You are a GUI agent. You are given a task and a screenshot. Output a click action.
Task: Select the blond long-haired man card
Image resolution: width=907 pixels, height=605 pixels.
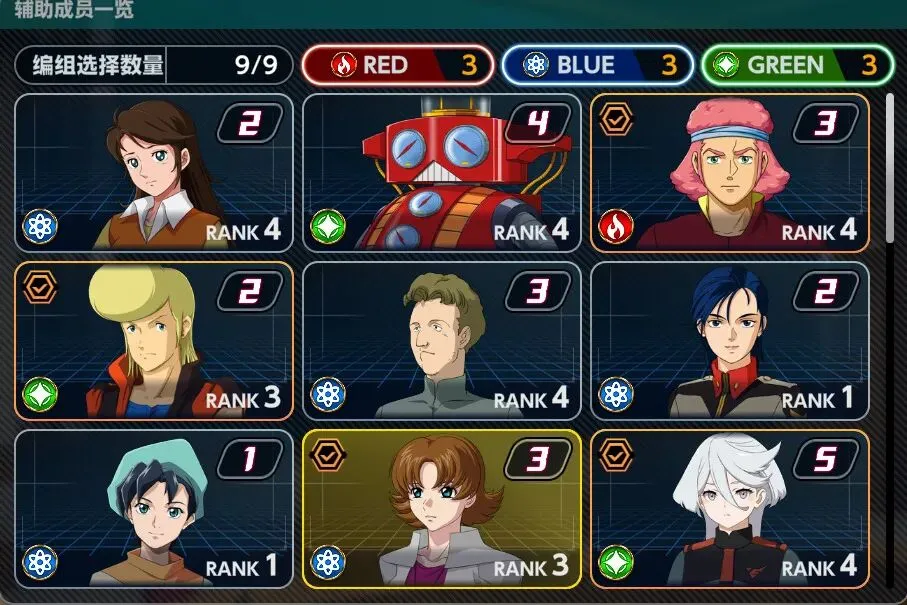pos(154,340)
